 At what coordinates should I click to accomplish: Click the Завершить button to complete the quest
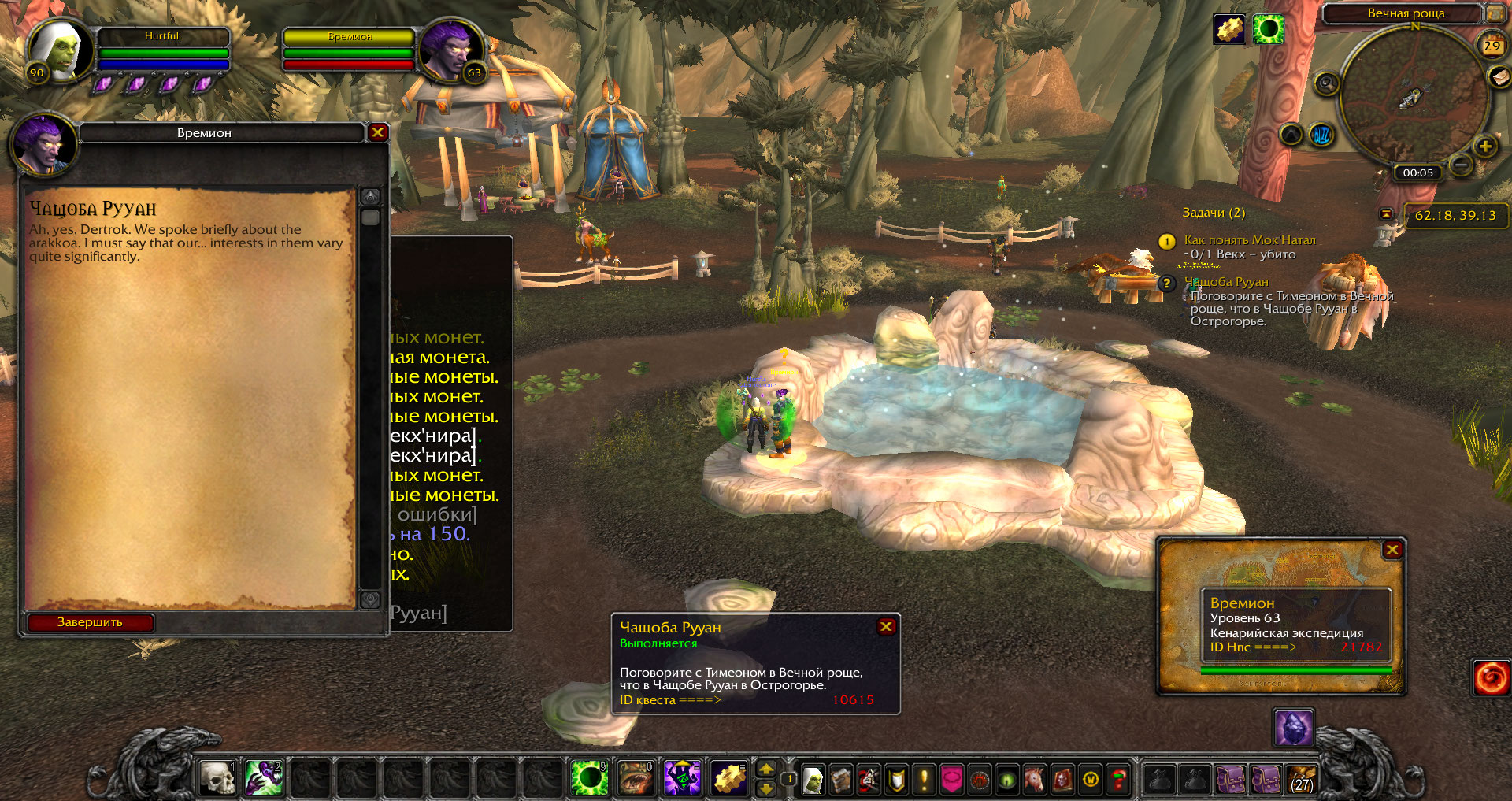[90, 622]
